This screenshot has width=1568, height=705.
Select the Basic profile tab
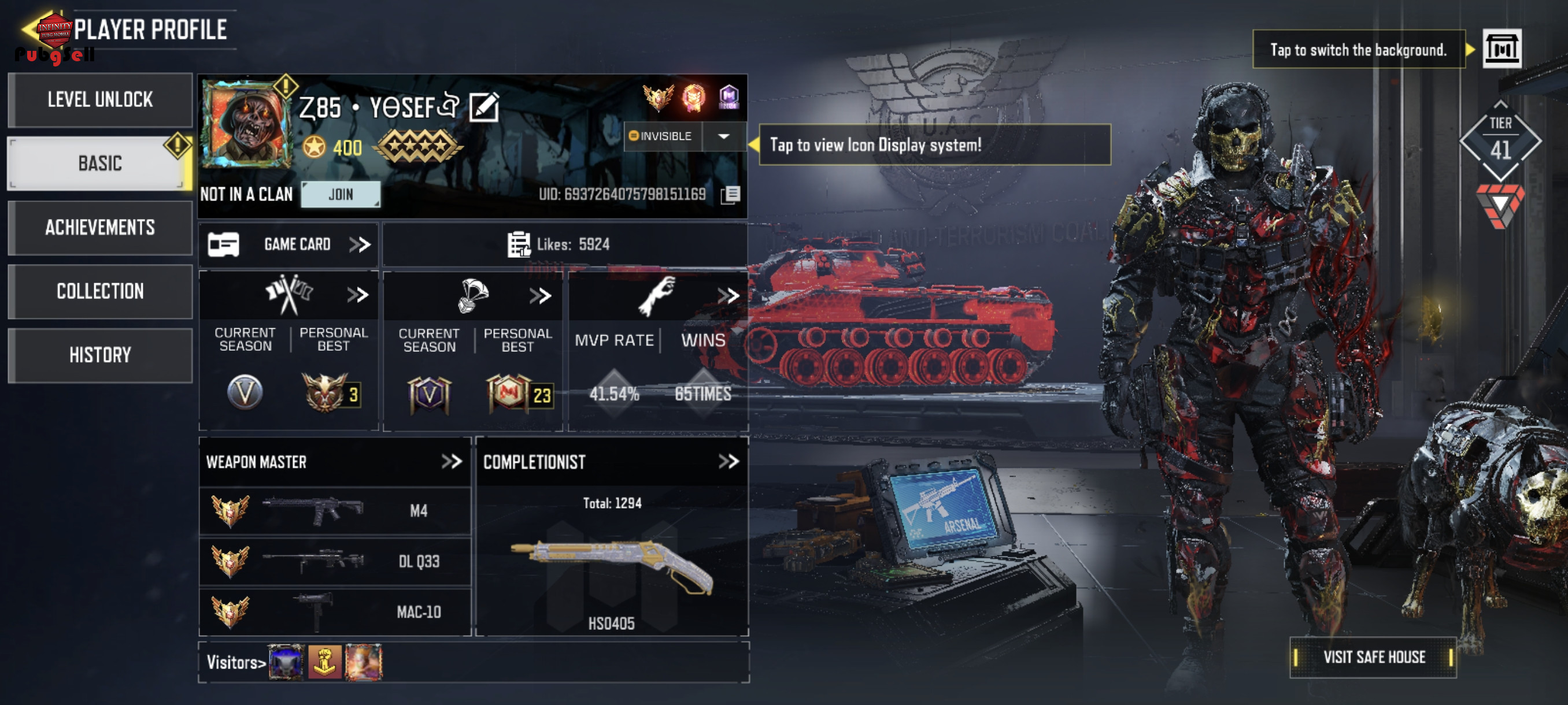click(100, 163)
